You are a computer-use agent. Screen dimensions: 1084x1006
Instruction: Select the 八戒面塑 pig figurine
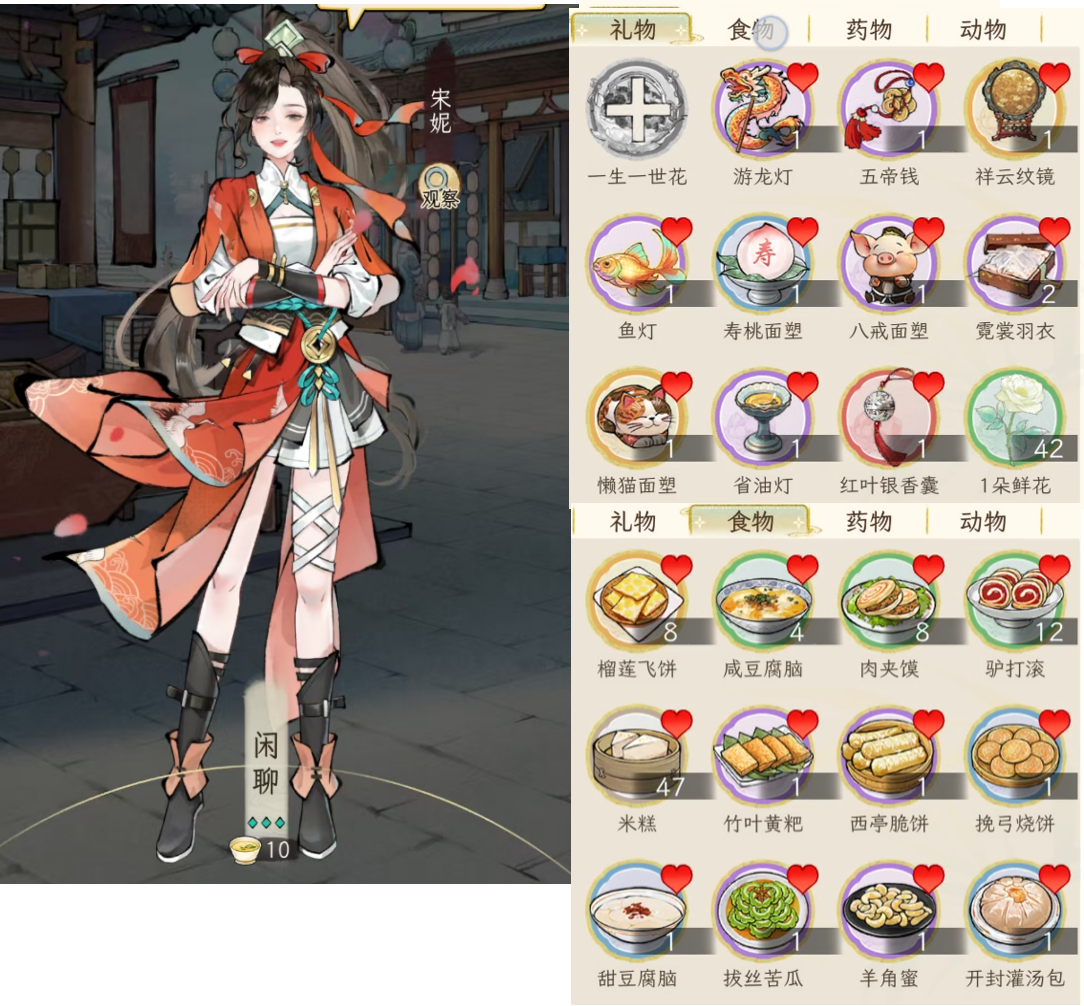click(x=889, y=263)
